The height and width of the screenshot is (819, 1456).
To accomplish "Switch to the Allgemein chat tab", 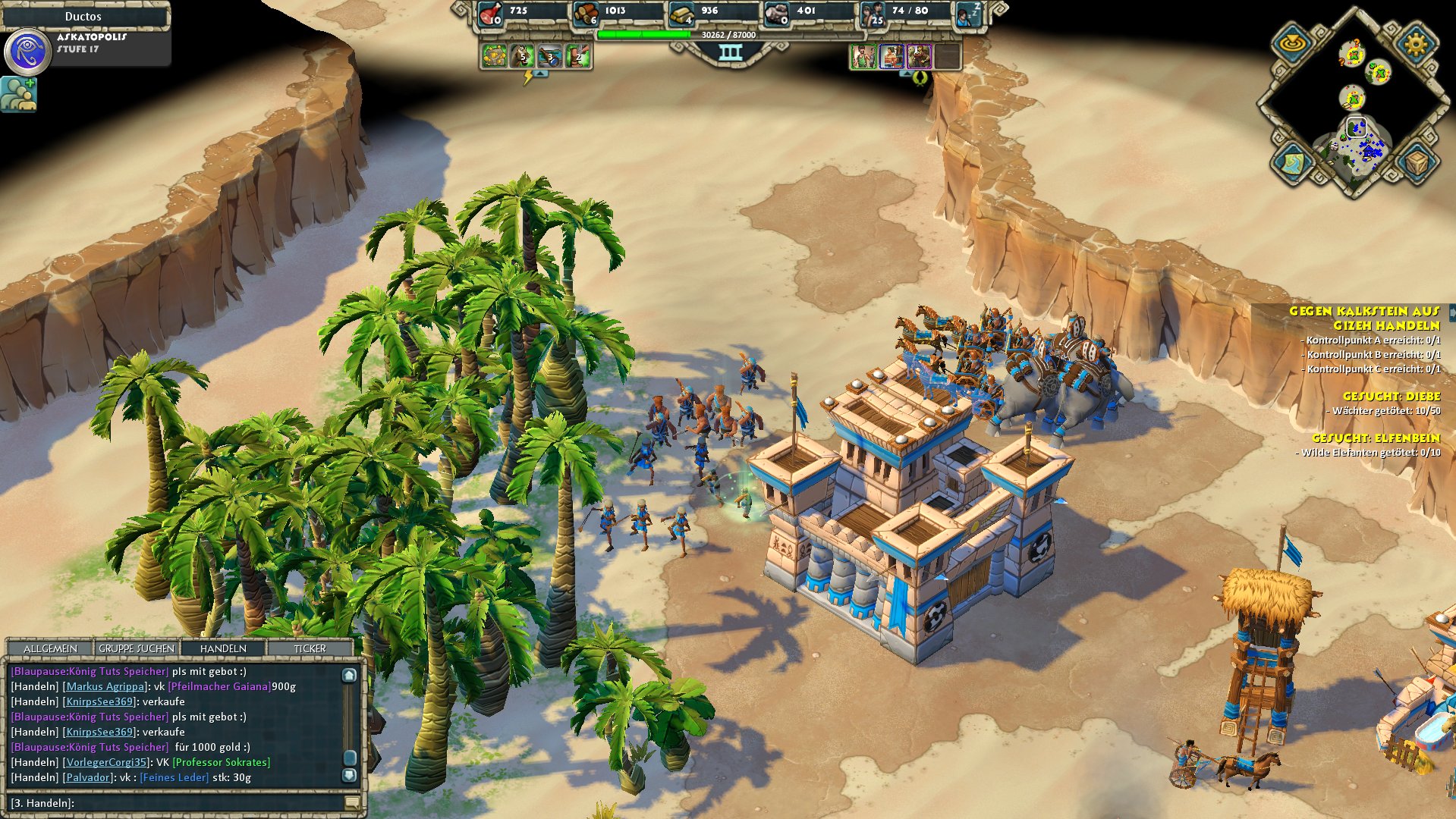I will click(50, 648).
